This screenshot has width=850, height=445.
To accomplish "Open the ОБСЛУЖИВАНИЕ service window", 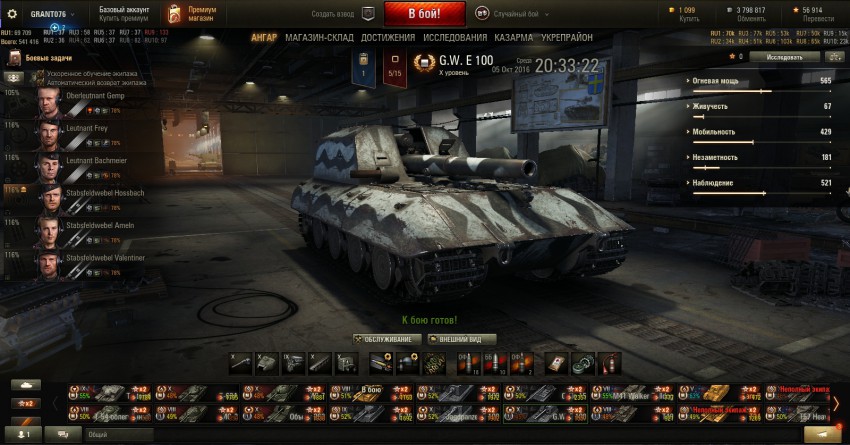I will coord(384,339).
